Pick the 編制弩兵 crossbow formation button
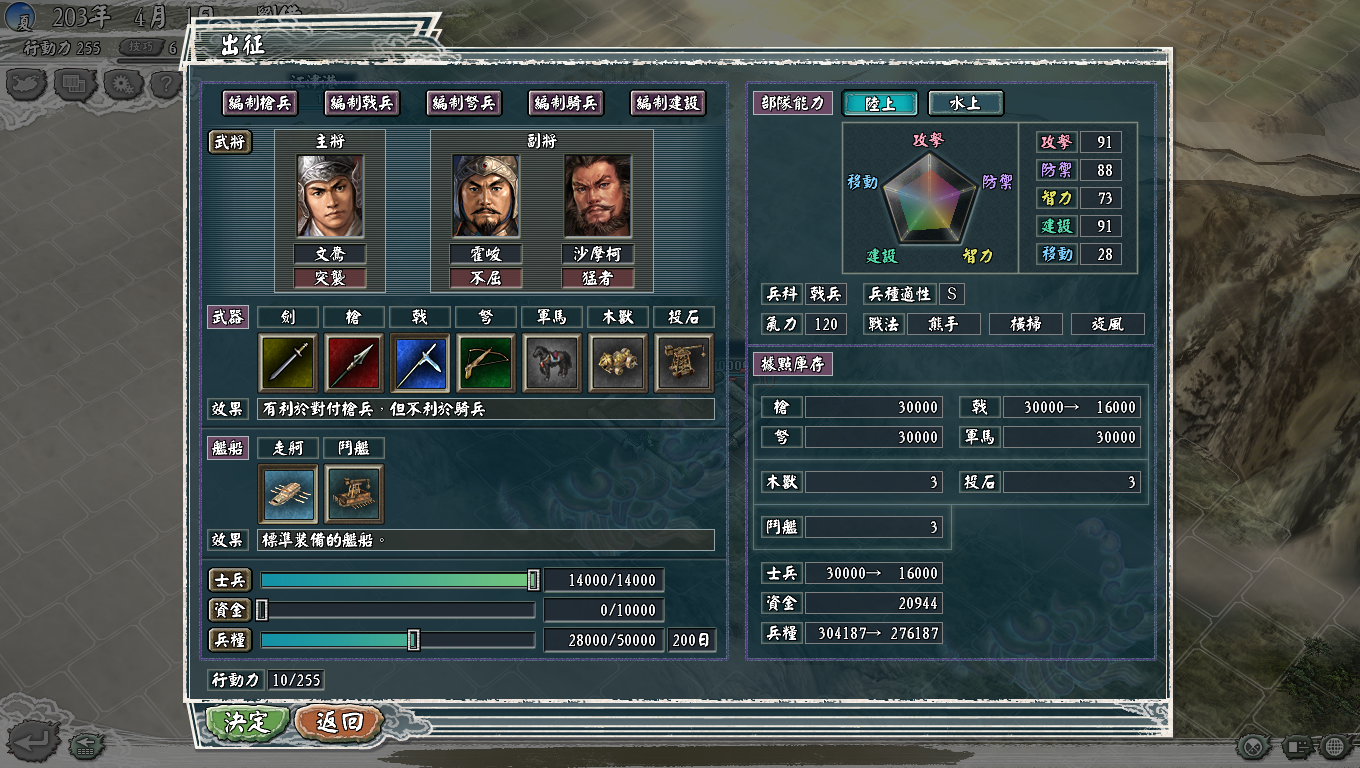 (463, 103)
